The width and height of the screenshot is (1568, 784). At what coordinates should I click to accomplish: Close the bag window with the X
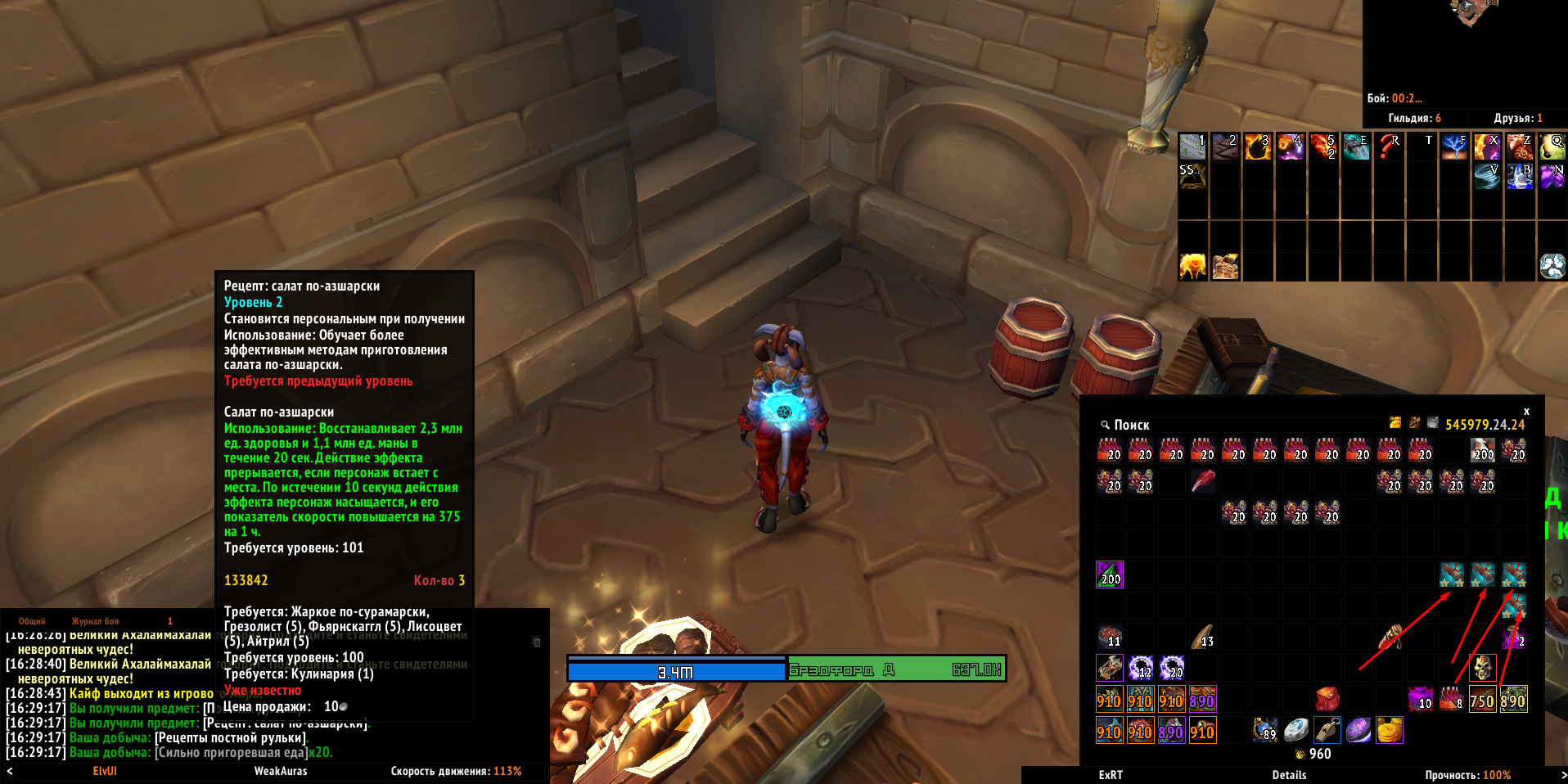pyautogui.click(x=1526, y=411)
